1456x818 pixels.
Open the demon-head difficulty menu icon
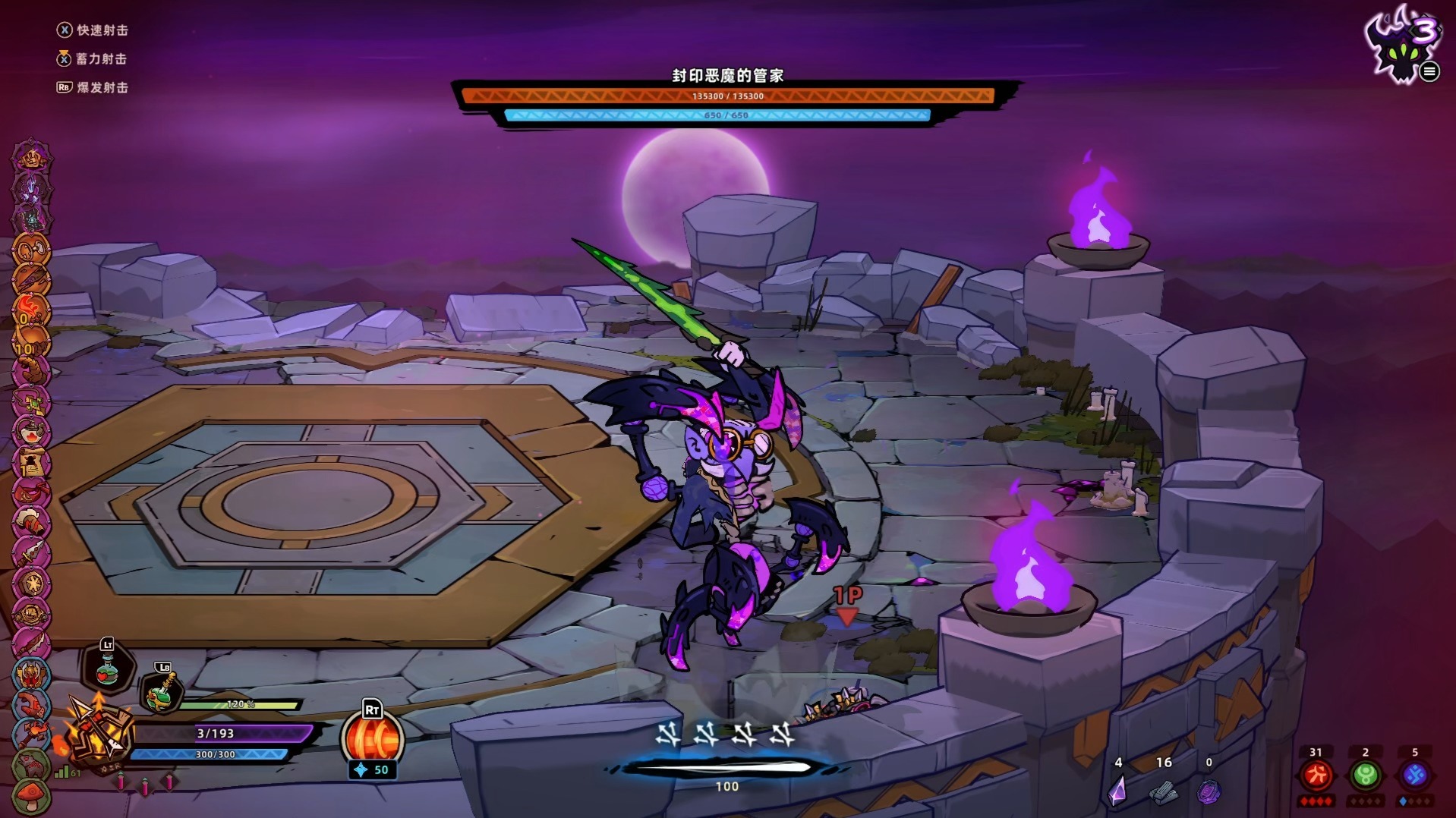click(x=1403, y=44)
